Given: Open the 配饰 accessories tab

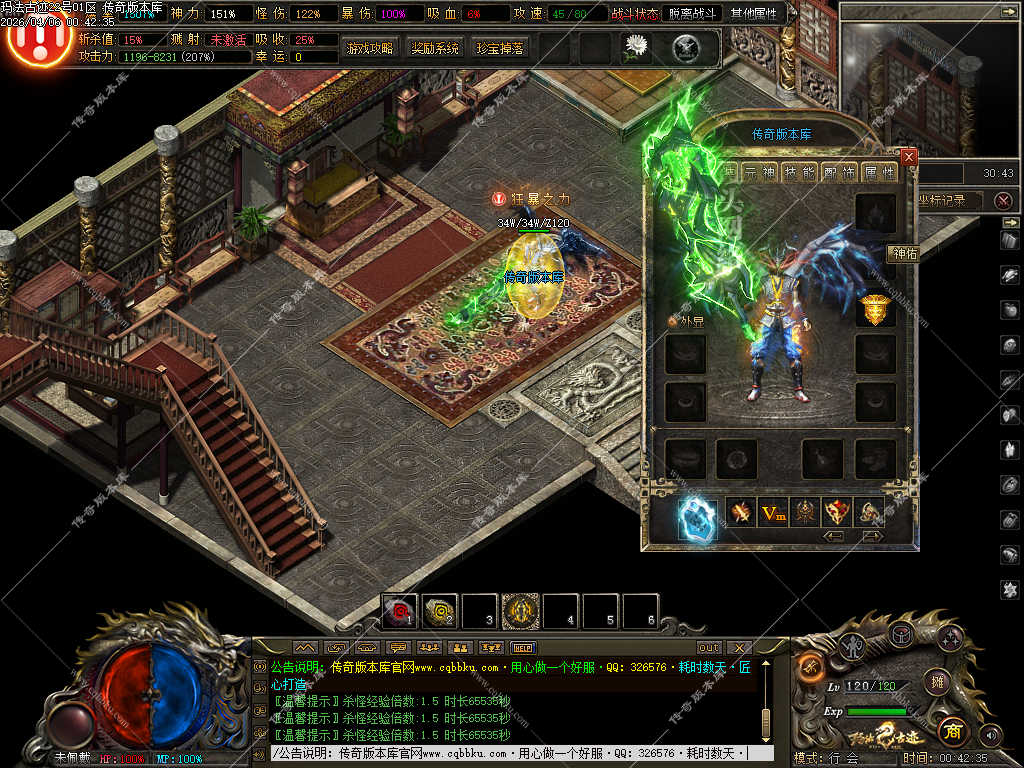Looking at the screenshot, I should (839, 172).
